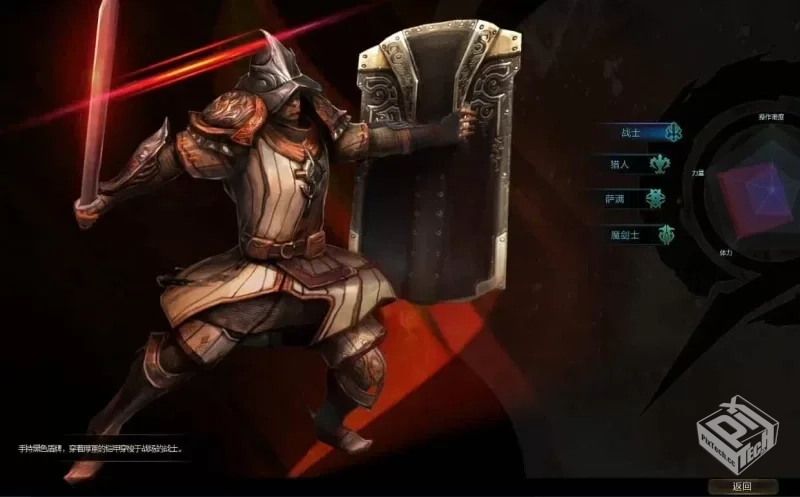Pick the 萨满 (Shaman) class
This screenshot has height=497, width=800.
coord(638,199)
